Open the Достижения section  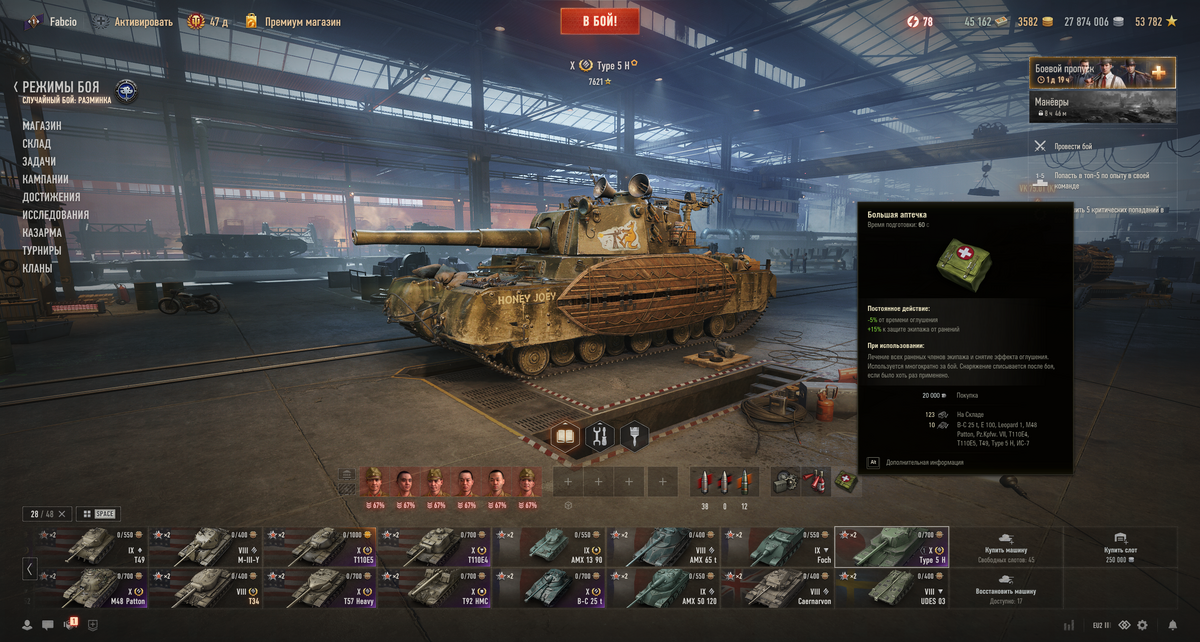(51, 197)
